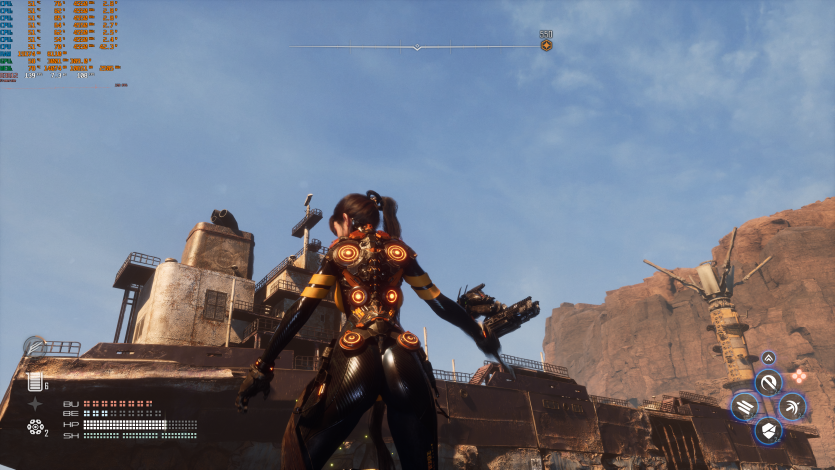835x470 pixels.
Task: Click the four-point star icon
Action: pyautogui.click(x=35, y=404)
